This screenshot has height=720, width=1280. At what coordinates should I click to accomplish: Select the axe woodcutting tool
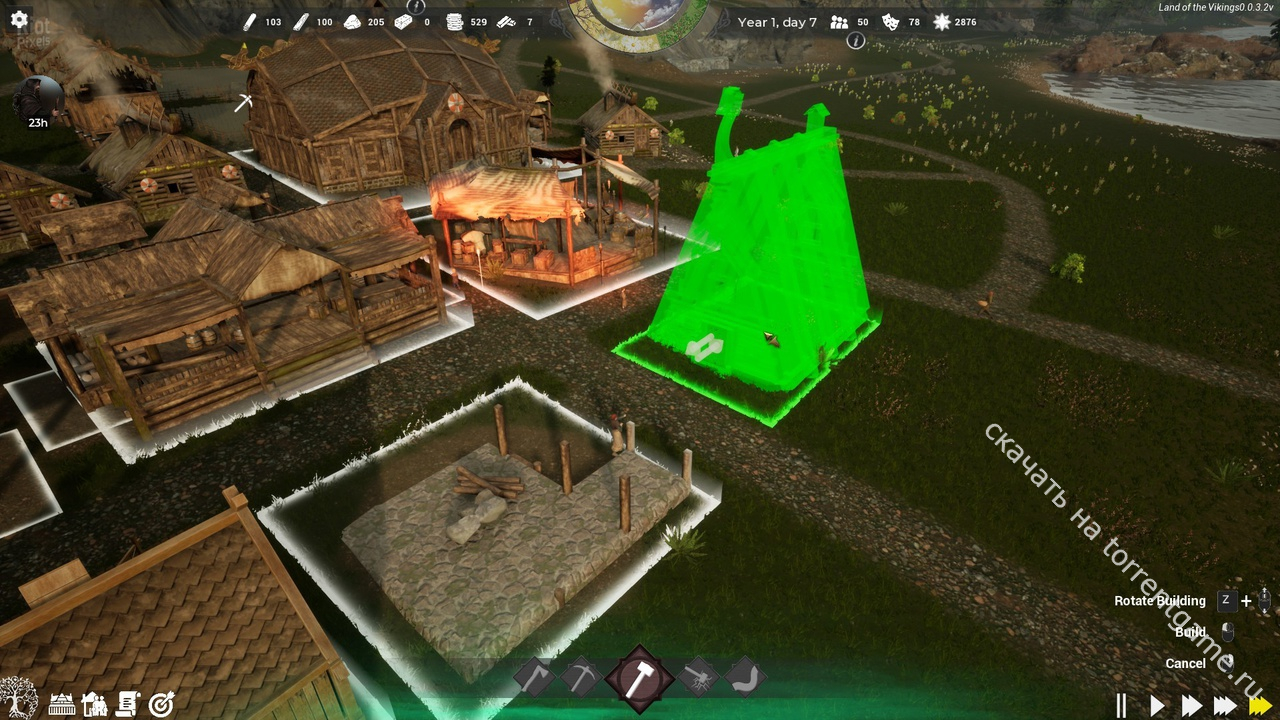click(533, 677)
